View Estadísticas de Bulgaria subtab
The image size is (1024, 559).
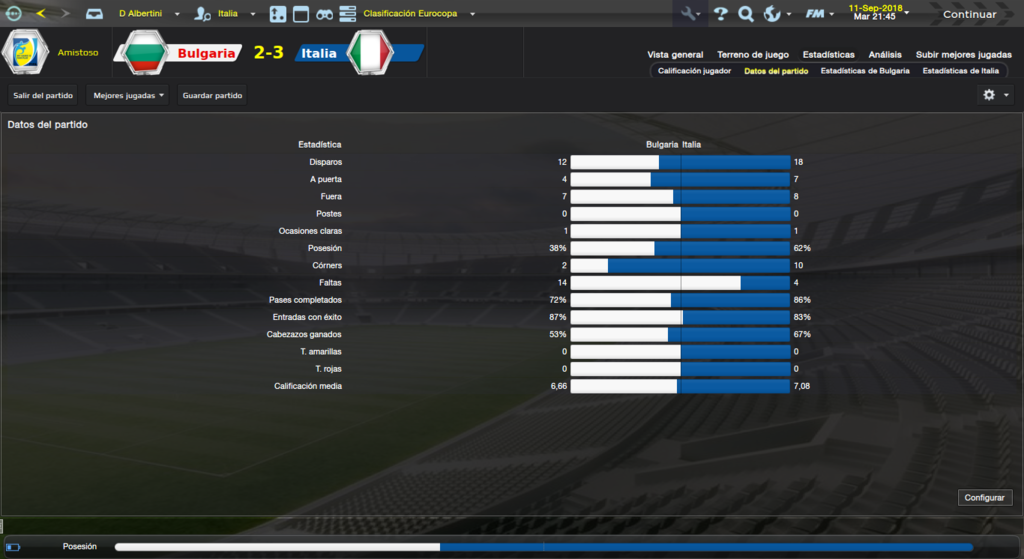point(865,71)
